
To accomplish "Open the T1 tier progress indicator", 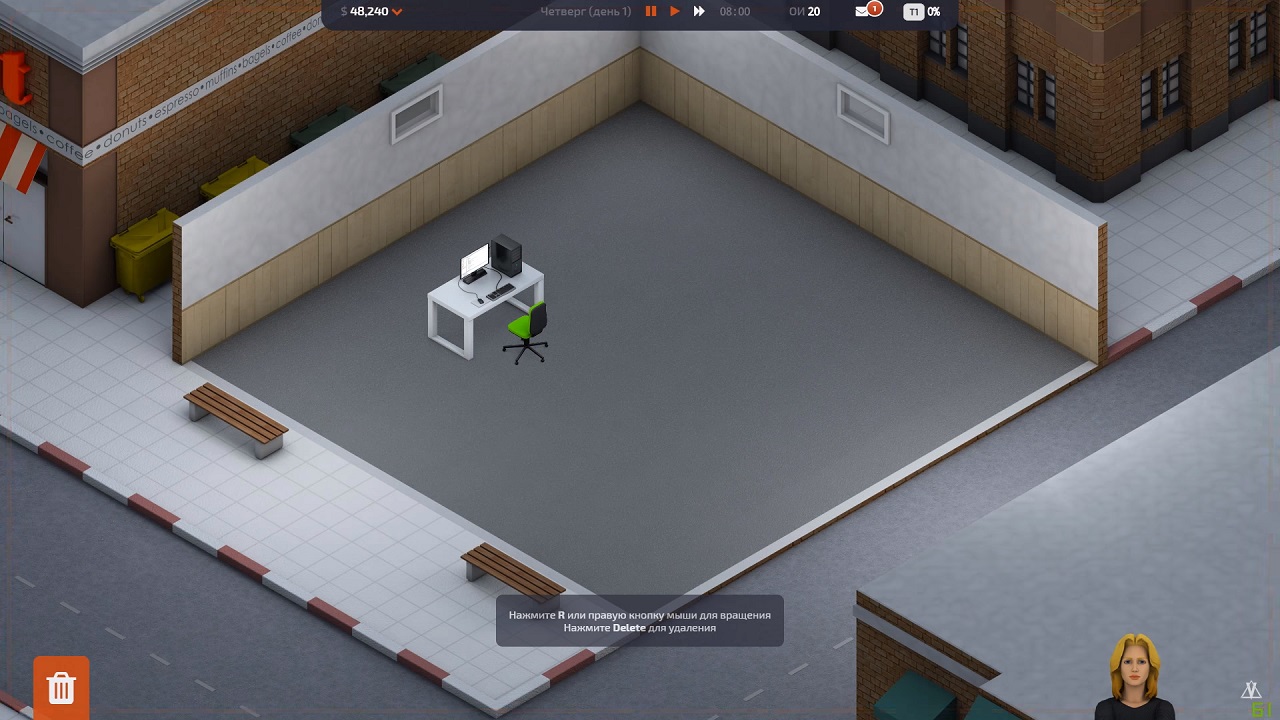I will click(913, 12).
